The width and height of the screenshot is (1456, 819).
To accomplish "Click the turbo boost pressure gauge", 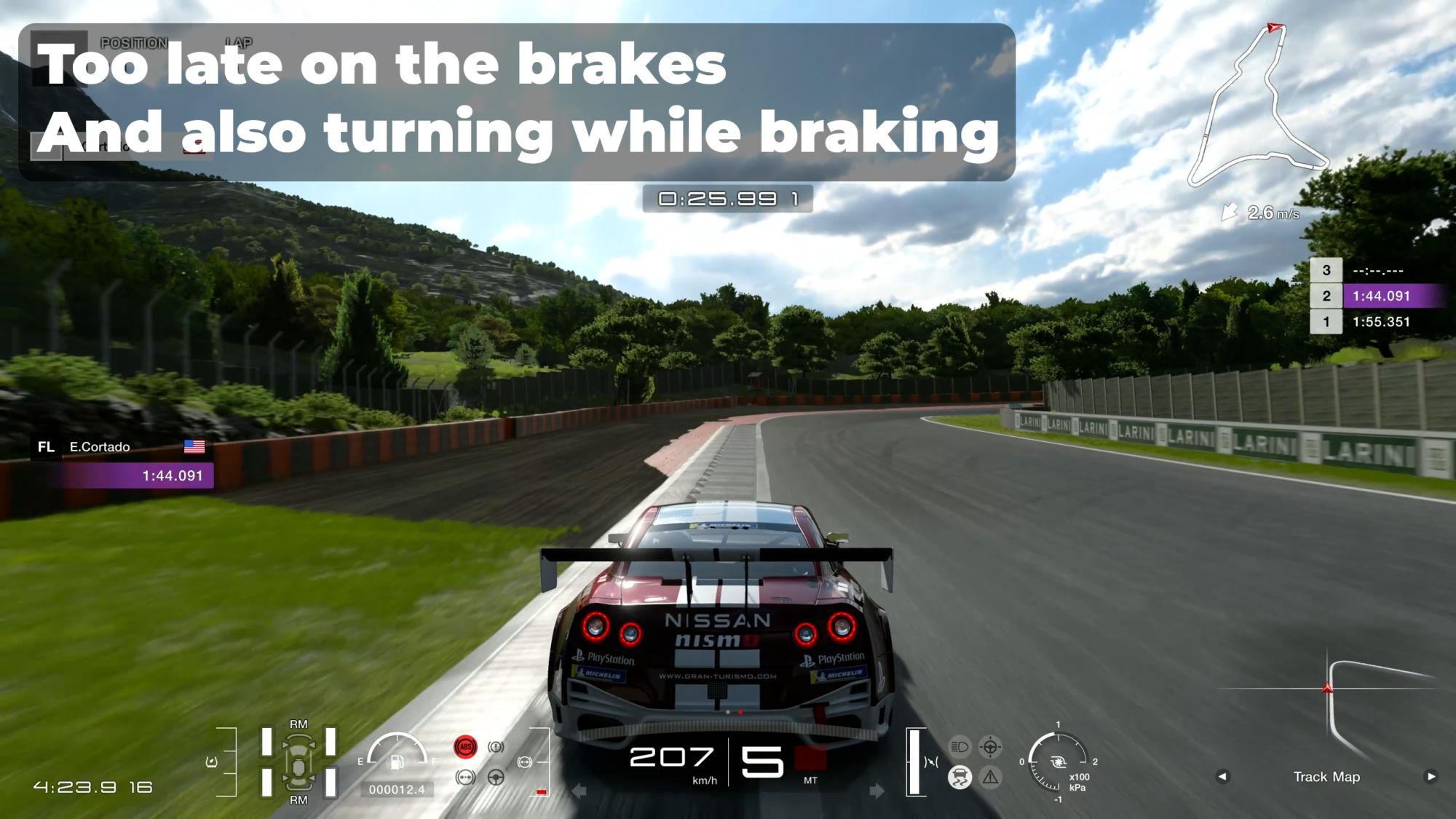I will (1058, 762).
